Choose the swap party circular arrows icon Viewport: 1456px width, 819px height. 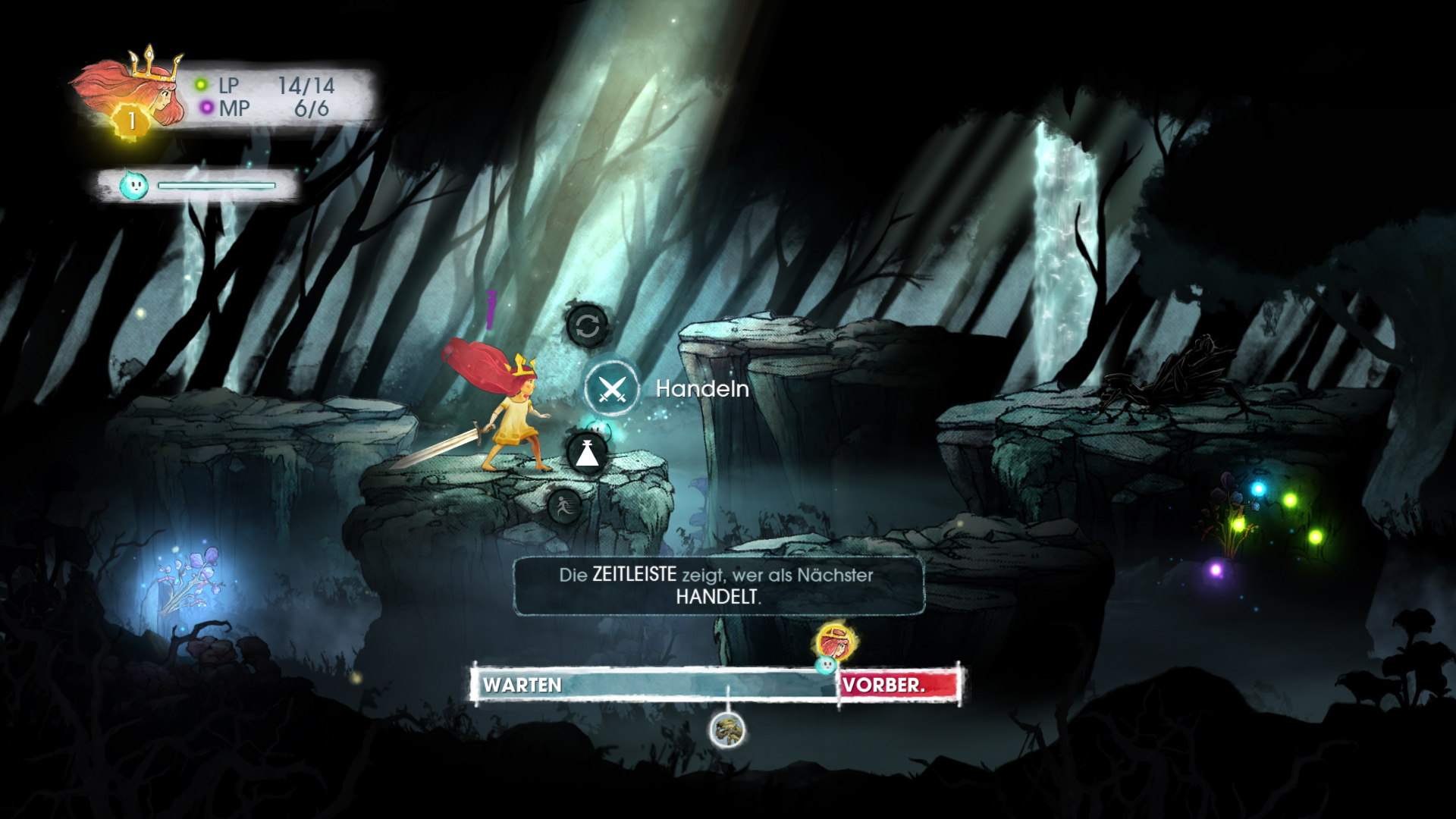tap(587, 326)
